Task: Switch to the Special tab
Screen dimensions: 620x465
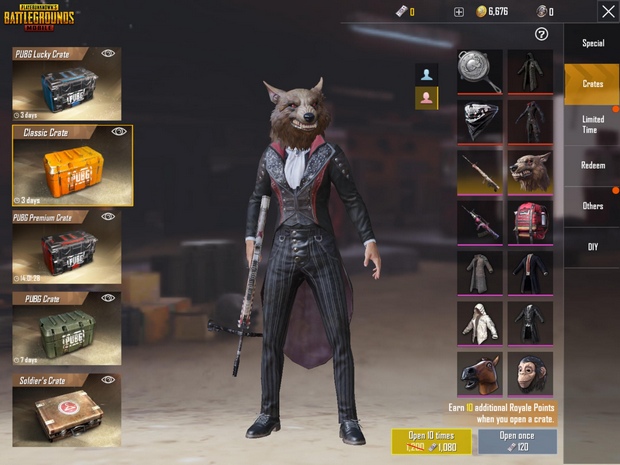Action: pyautogui.click(x=592, y=43)
